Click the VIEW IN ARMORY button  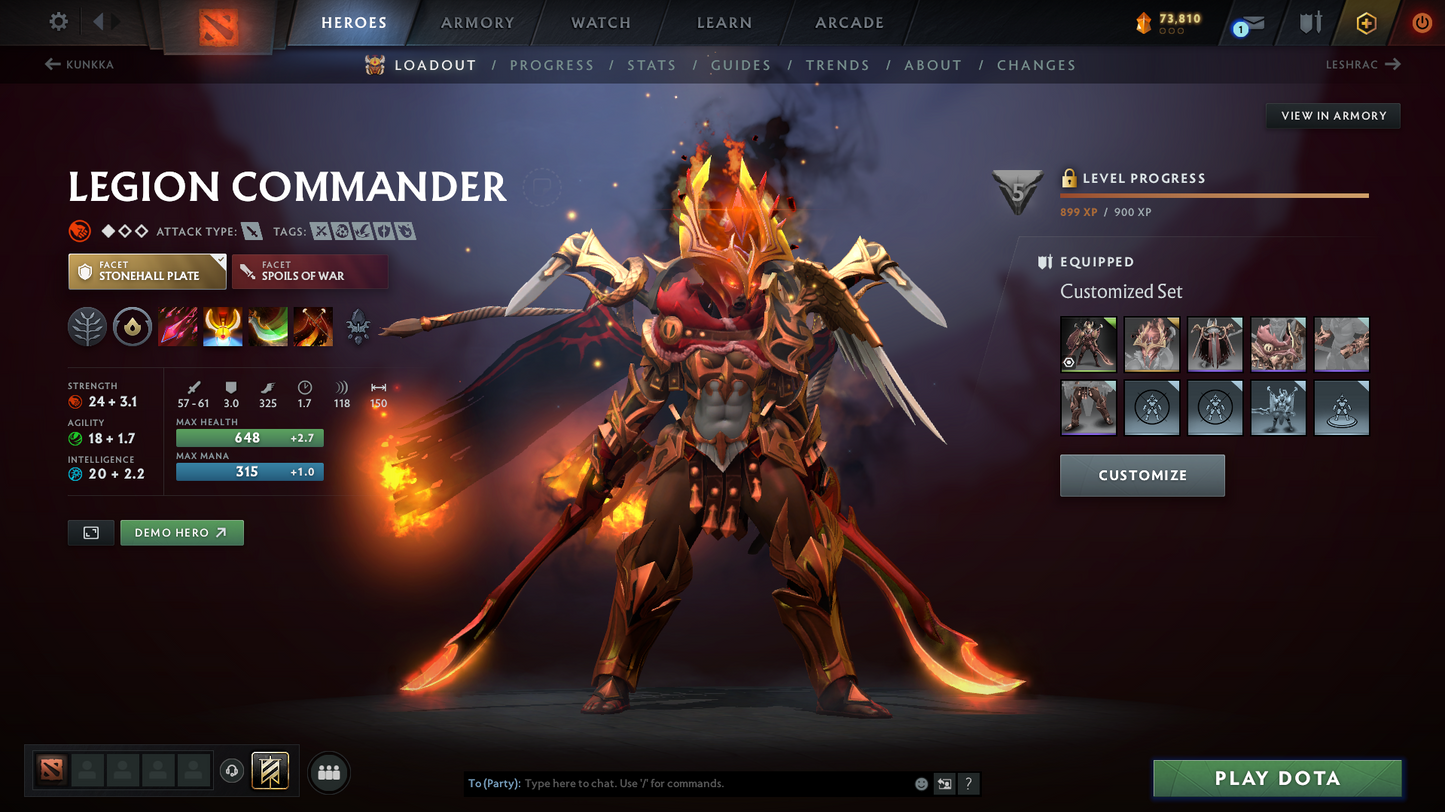[x=1332, y=115]
